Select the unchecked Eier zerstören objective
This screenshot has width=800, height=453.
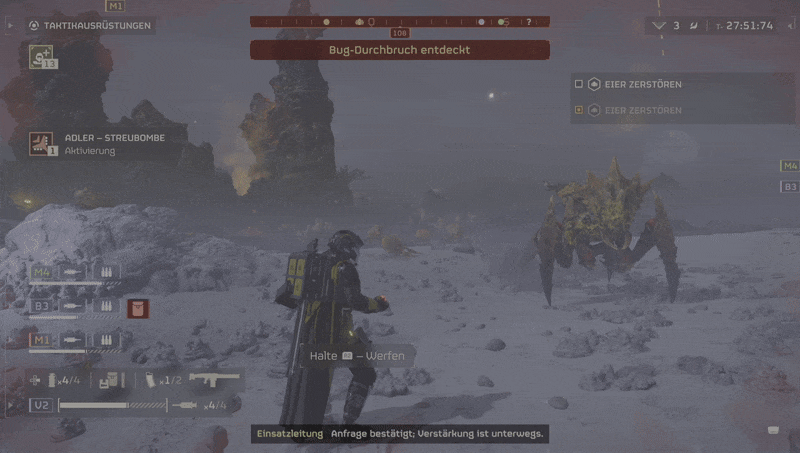[x=643, y=84]
